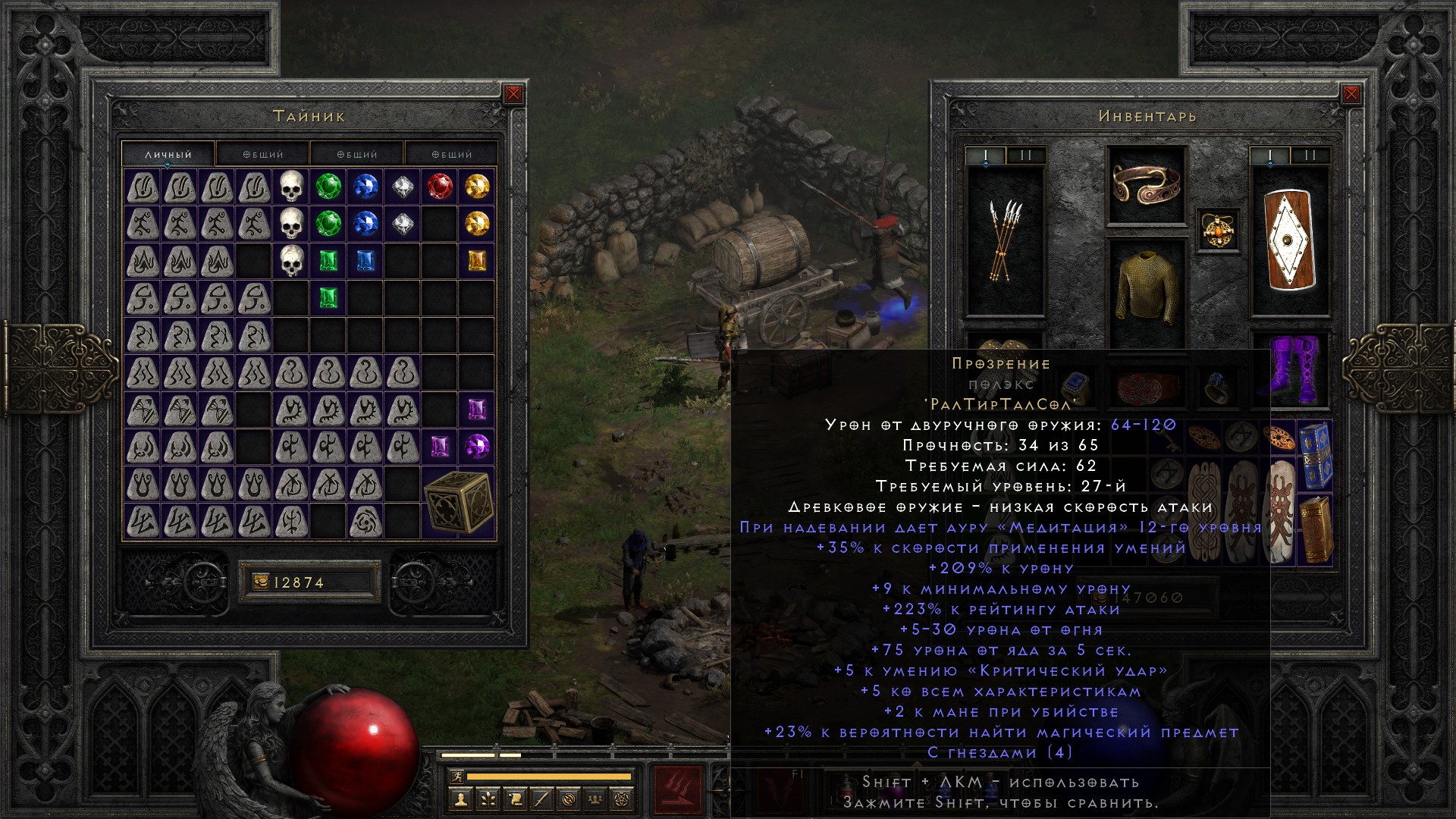This screenshot has width=1456, height=819.
Task: Open the character sheet from mini panel
Action: (460, 799)
